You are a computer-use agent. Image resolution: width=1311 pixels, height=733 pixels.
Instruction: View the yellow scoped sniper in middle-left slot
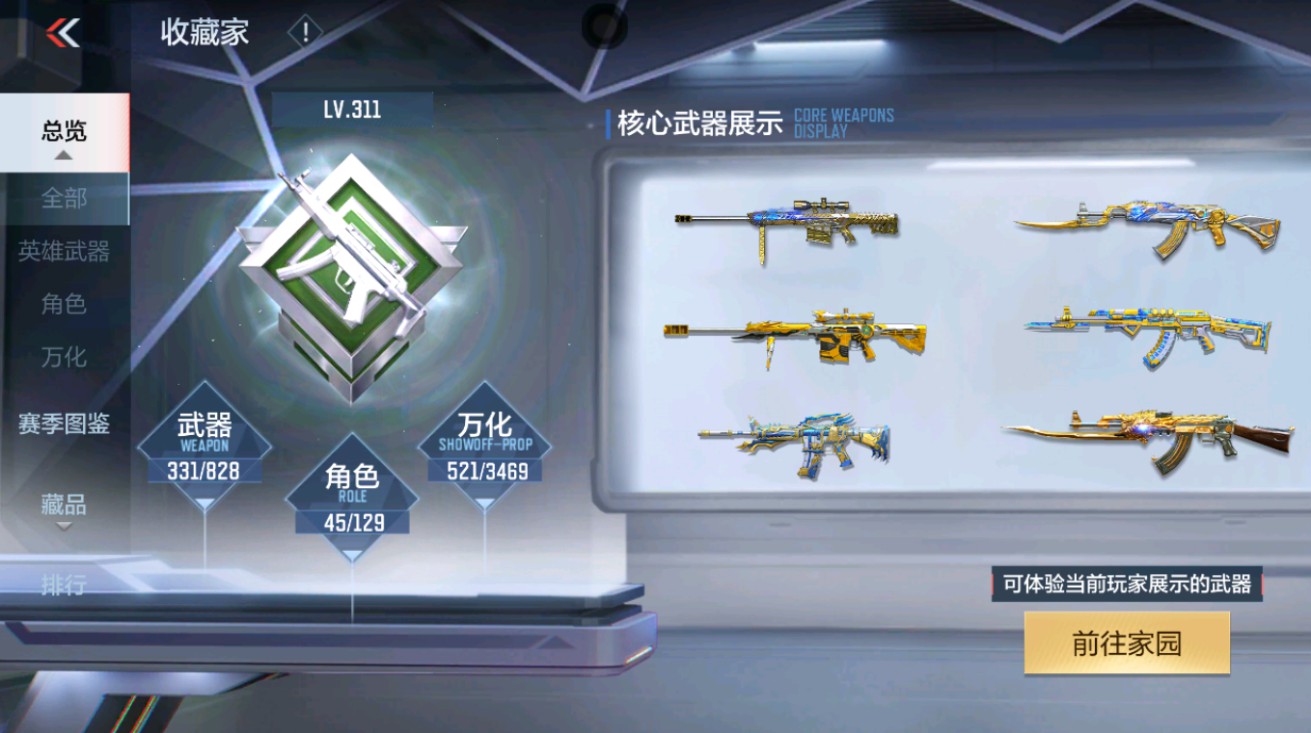pos(795,336)
